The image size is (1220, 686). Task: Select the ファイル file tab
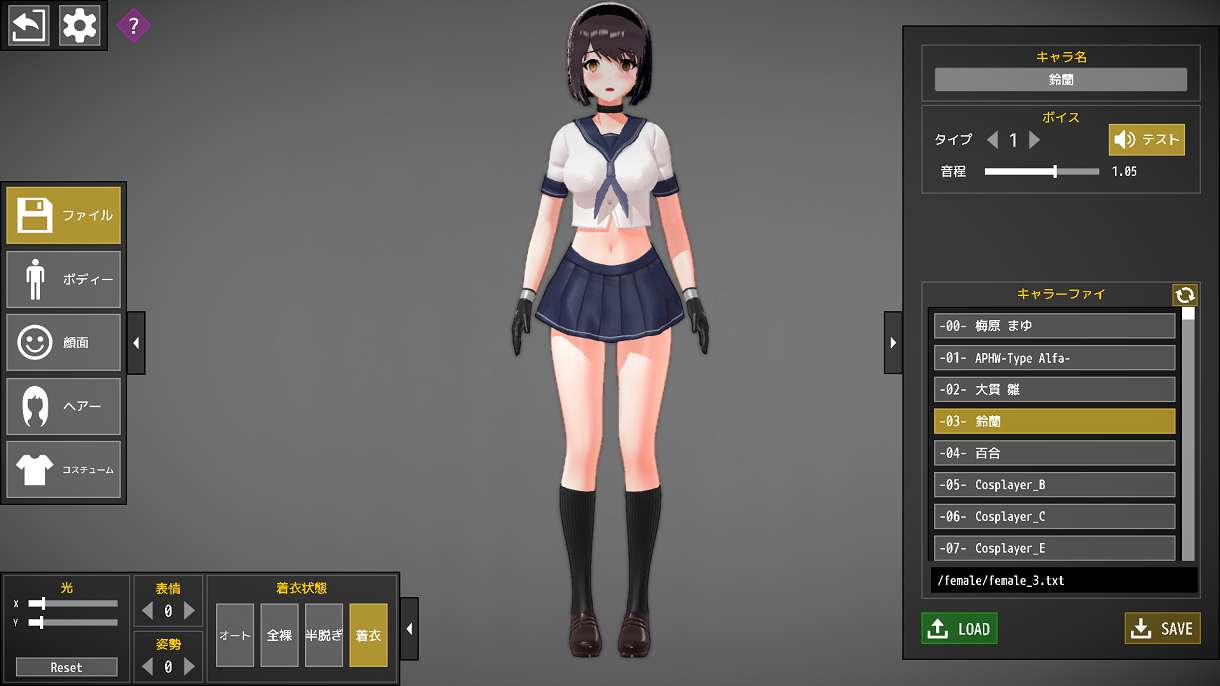coord(64,215)
